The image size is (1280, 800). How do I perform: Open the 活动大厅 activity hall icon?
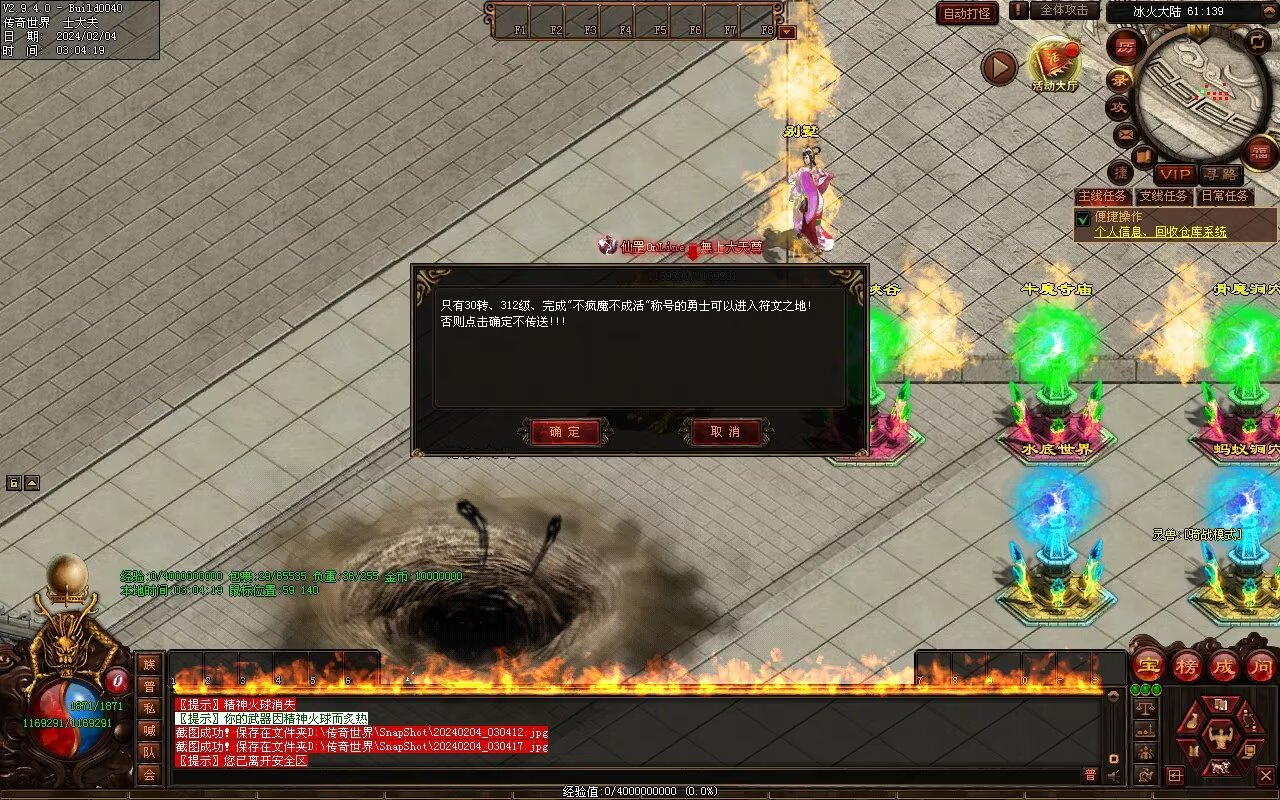[x=1054, y=64]
